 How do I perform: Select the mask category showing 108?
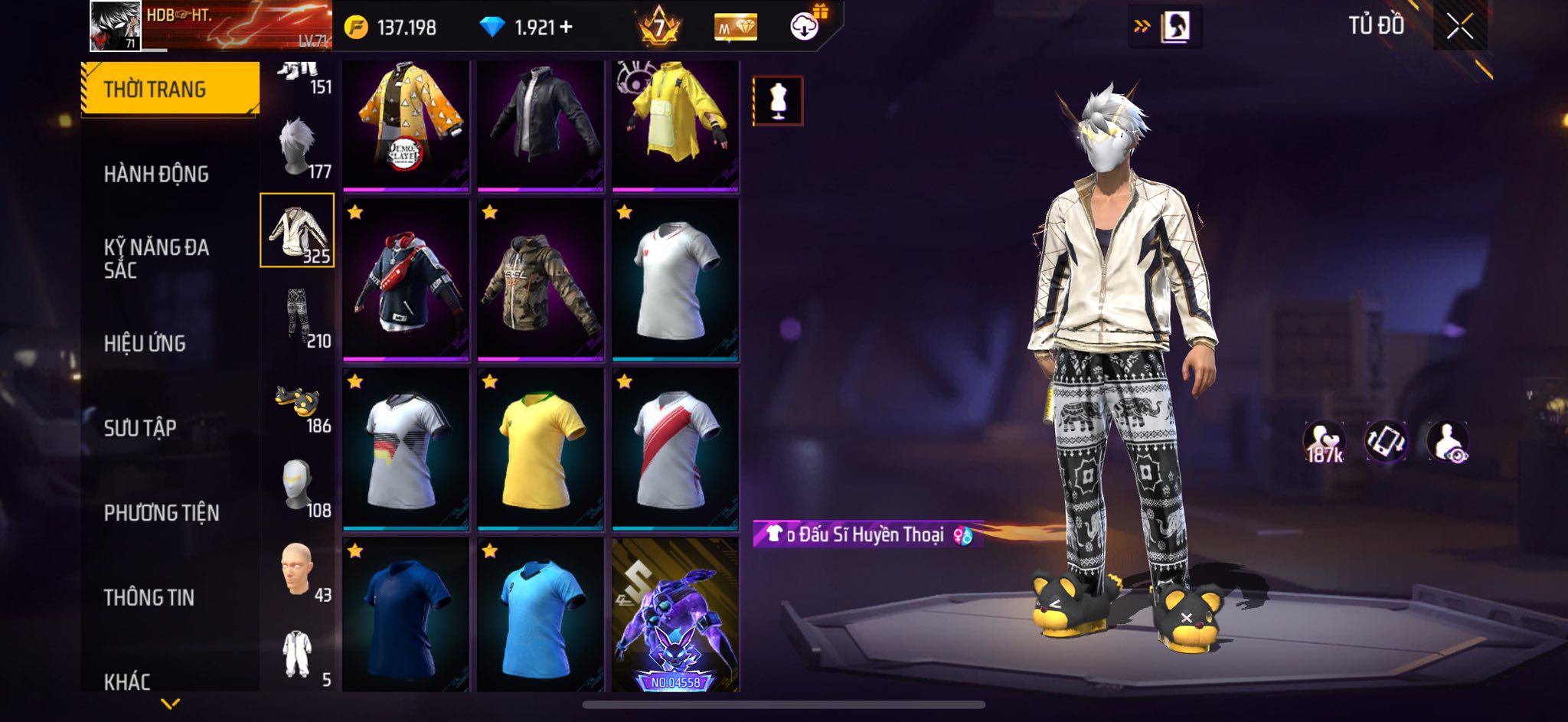[298, 487]
